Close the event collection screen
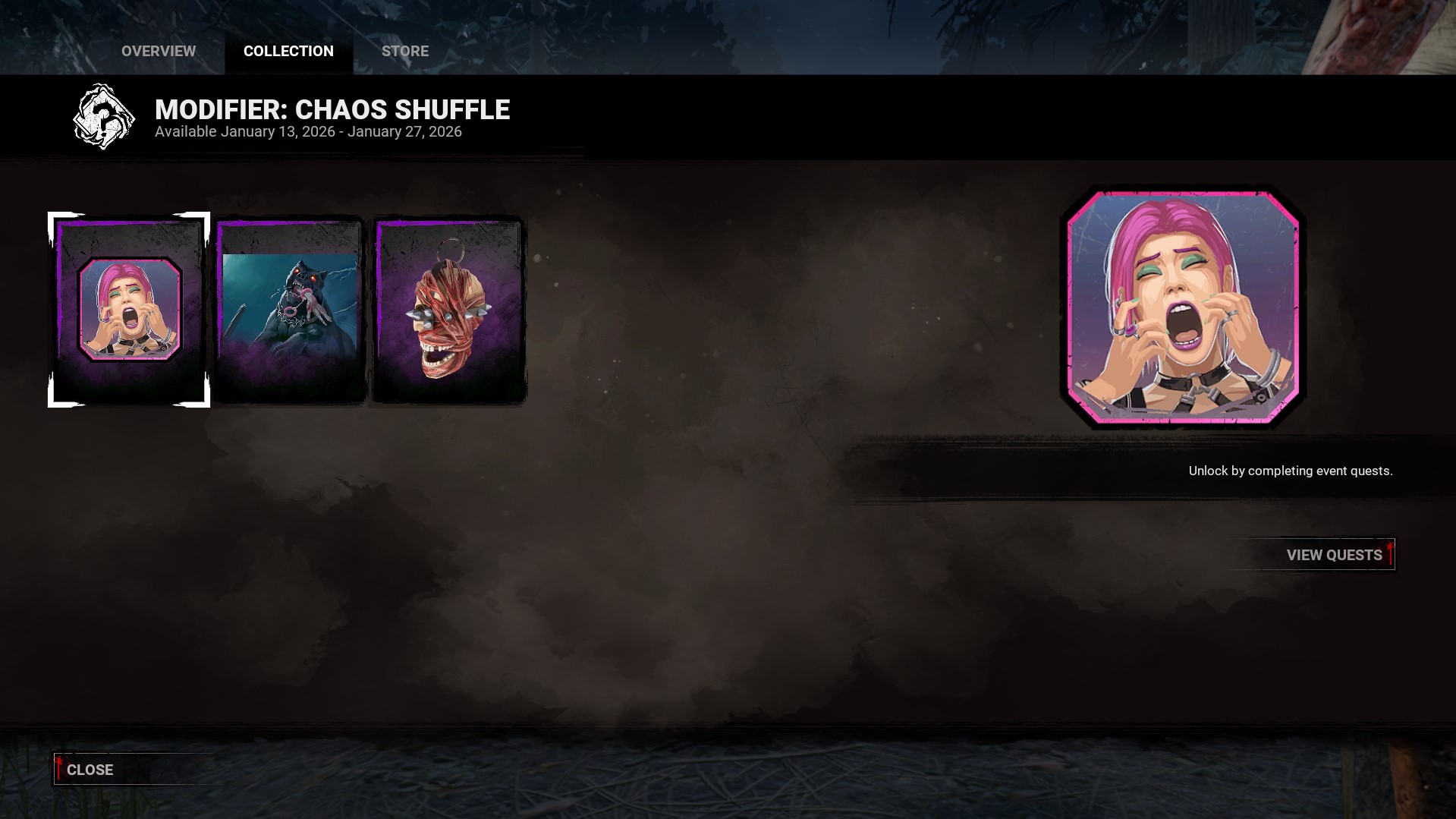The image size is (1456, 819). (x=90, y=770)
